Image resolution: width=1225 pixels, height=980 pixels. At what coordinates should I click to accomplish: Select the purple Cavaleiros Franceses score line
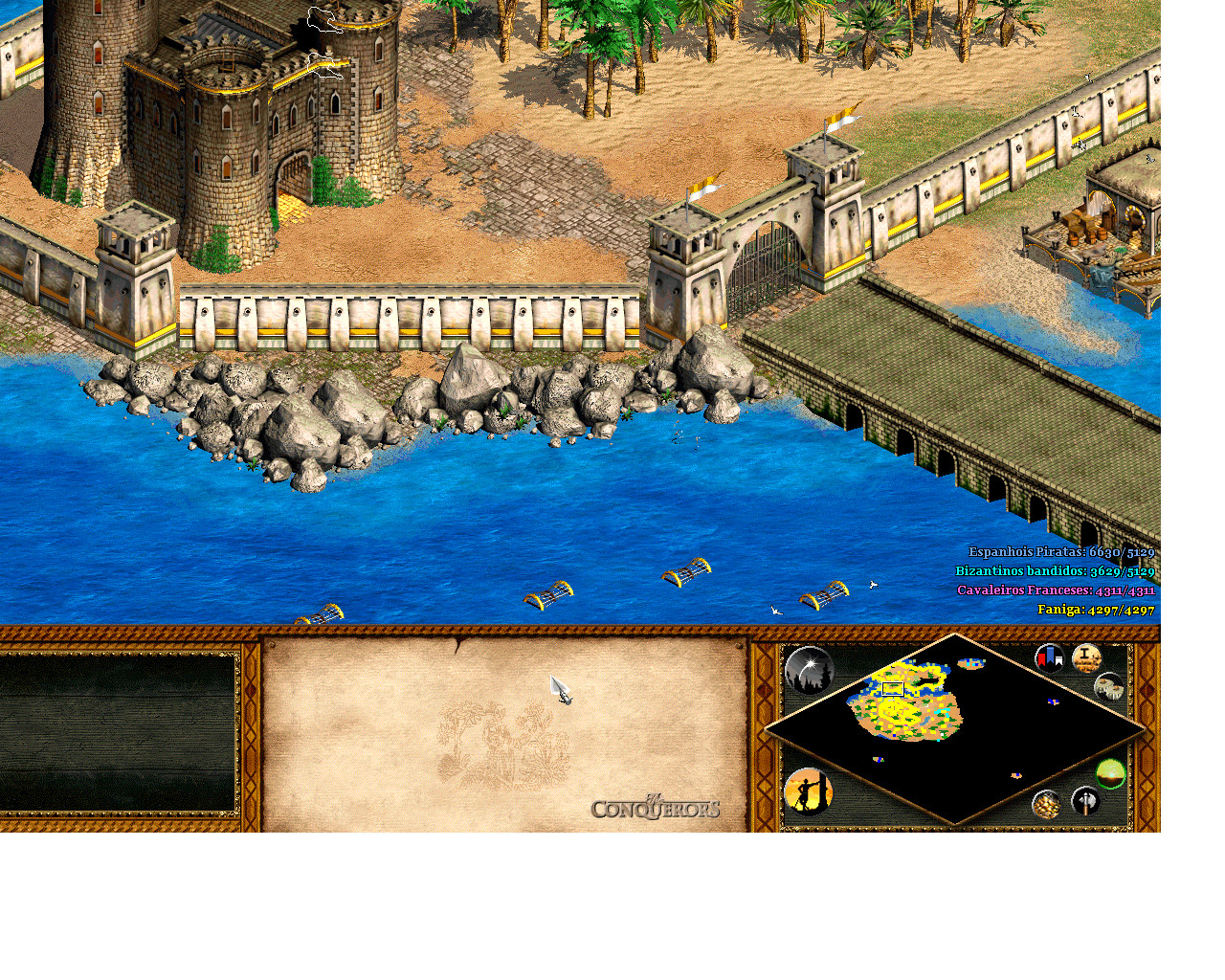tap(1056, 590)
